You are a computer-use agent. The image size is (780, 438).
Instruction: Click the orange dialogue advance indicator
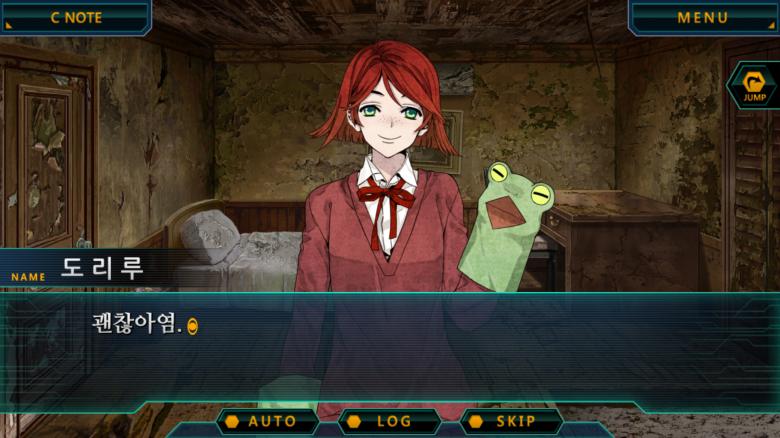(193, 326)
